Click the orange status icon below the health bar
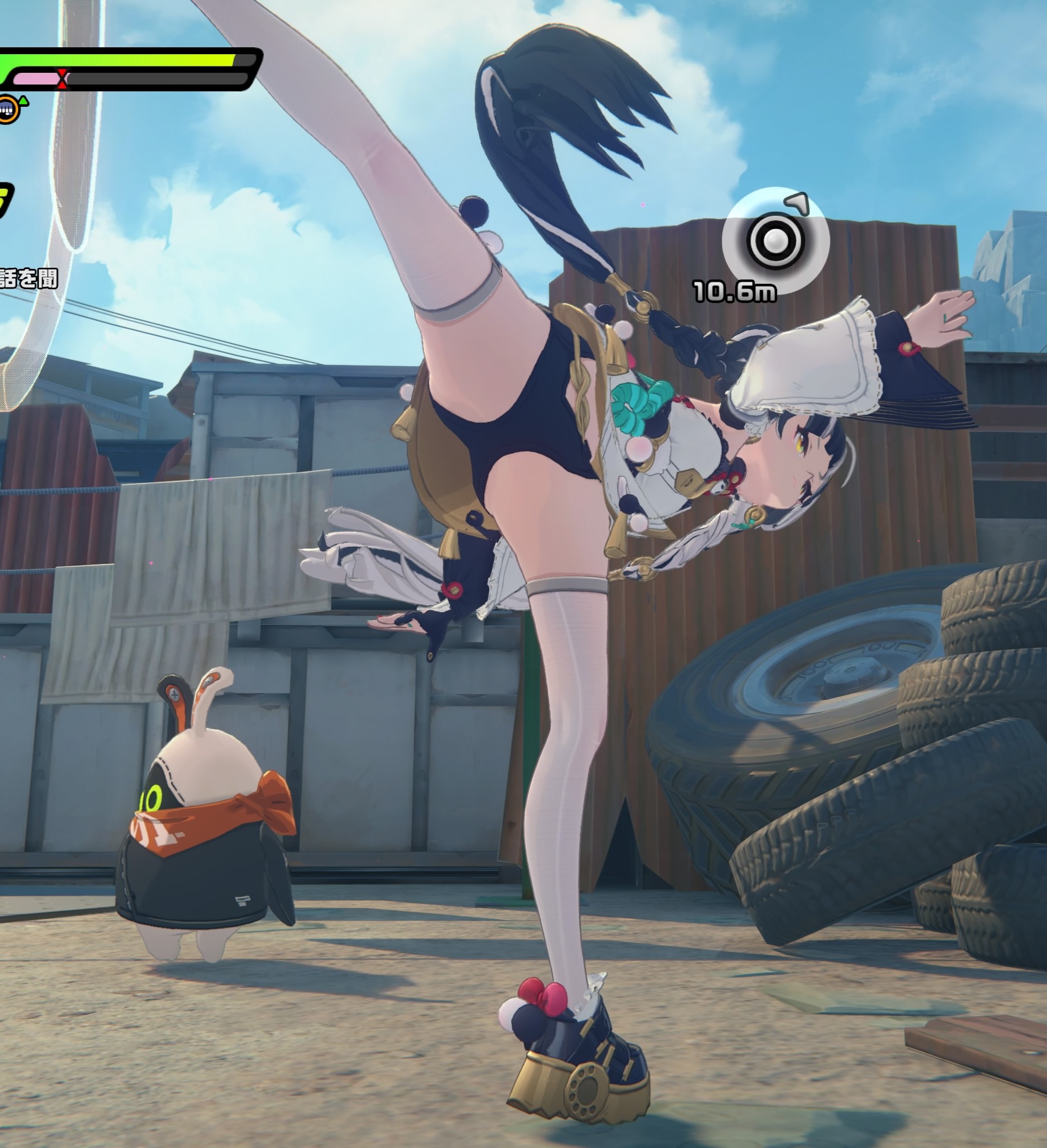Image resolution: width=1047 pixels, height=1148 pixels. (7, 108)
